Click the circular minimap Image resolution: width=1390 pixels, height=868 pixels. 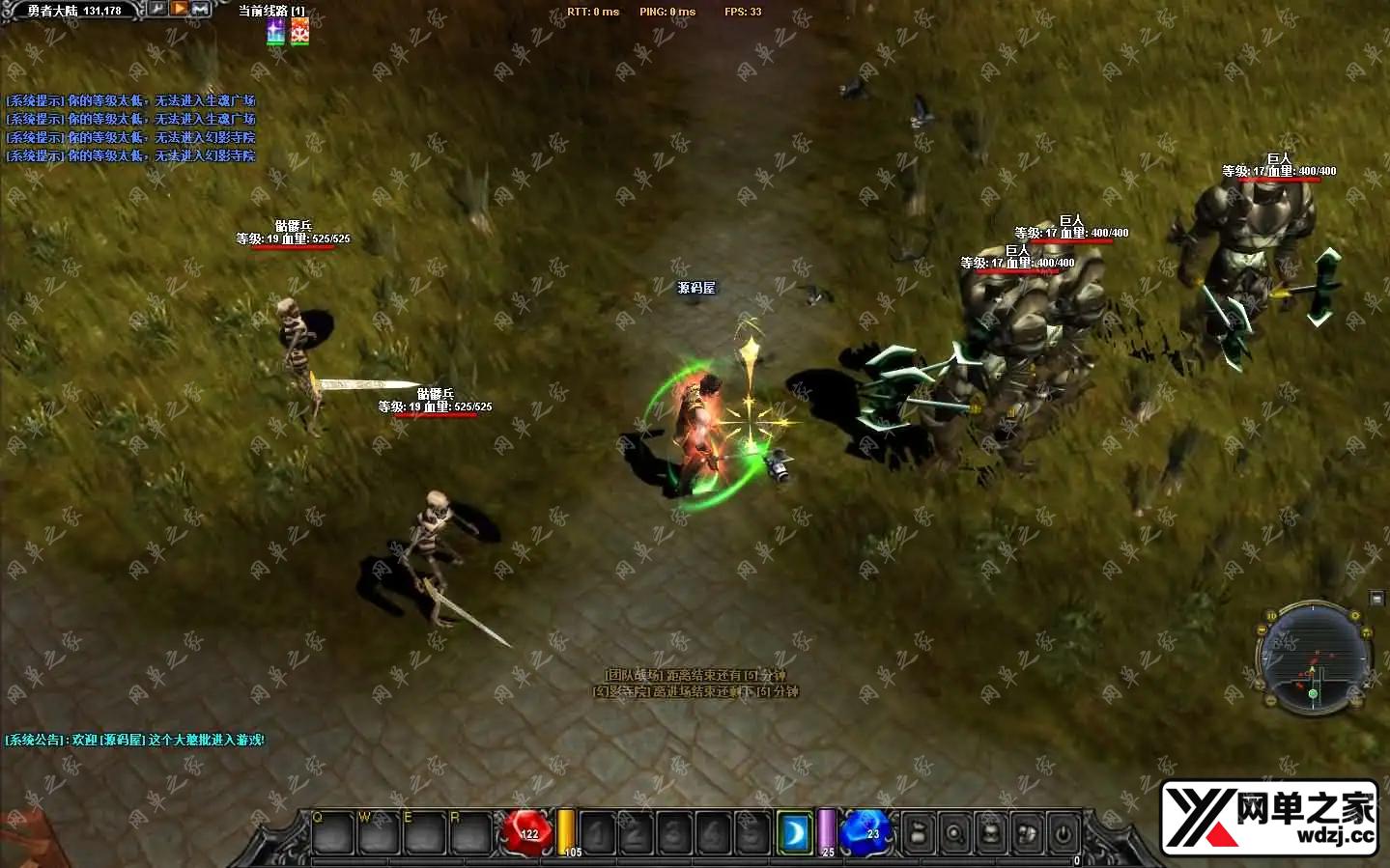(x=1314, y=658)
